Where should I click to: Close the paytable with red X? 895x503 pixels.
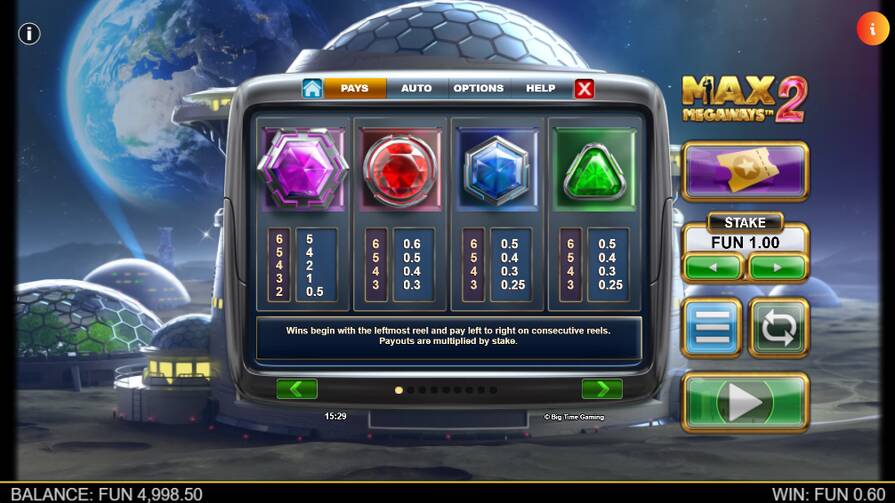pos(585,88)
